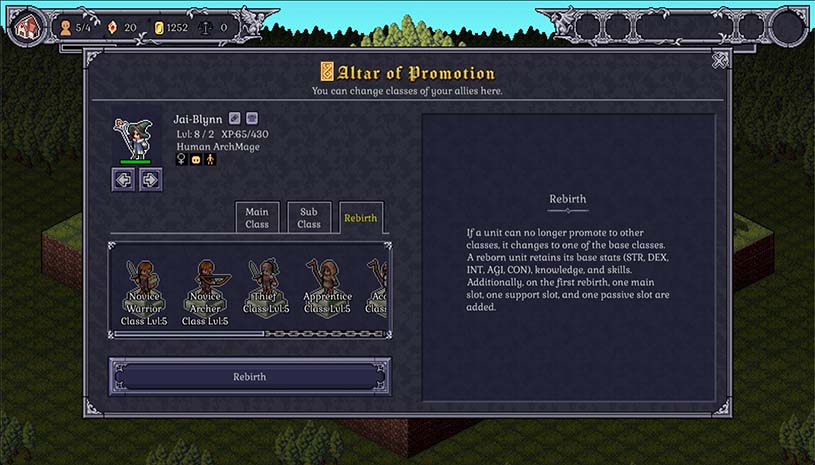
Task: Show the previous ally with left arrow
Action: 124,180
